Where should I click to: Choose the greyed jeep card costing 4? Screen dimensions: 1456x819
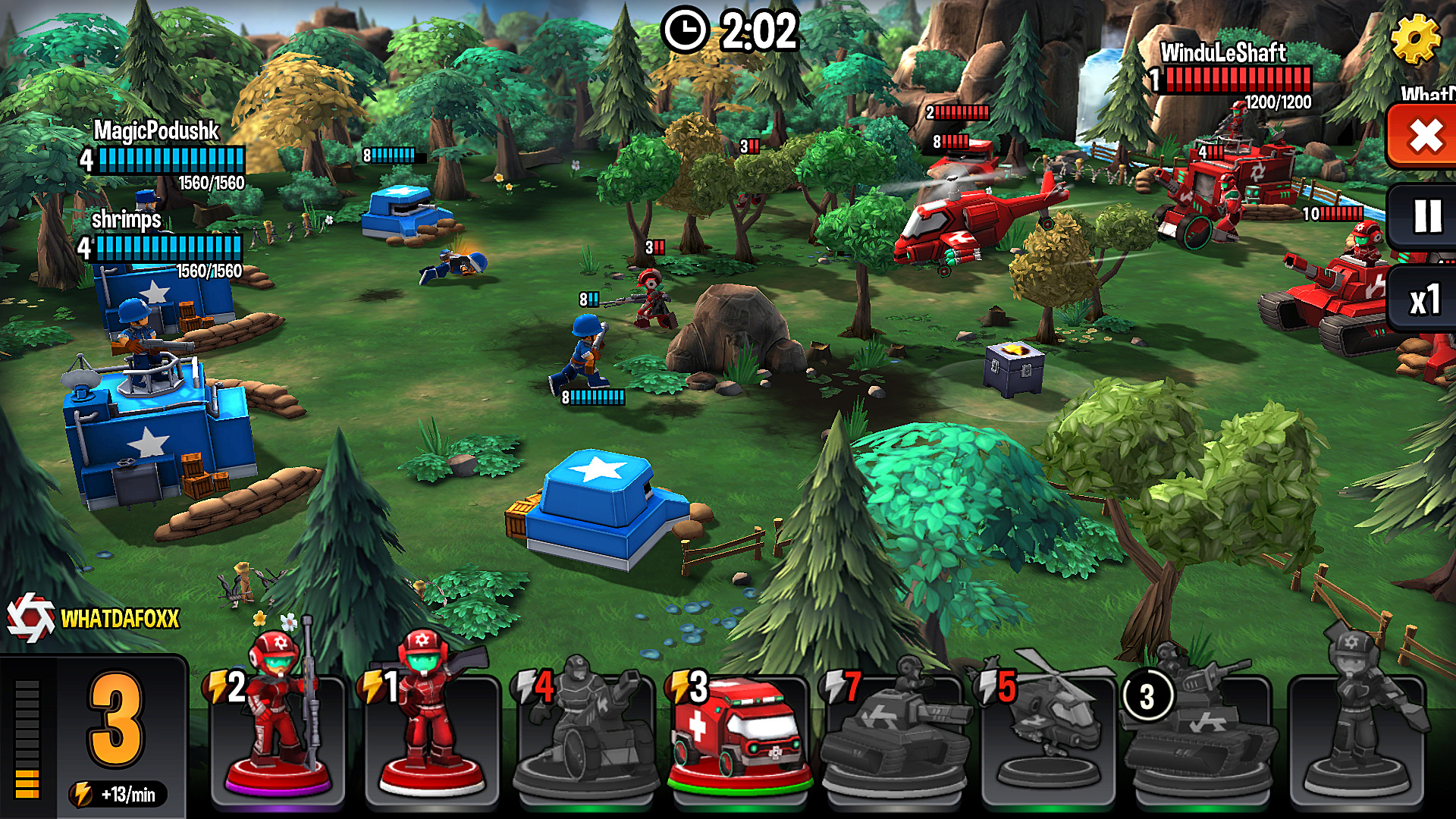pos(585,732)
